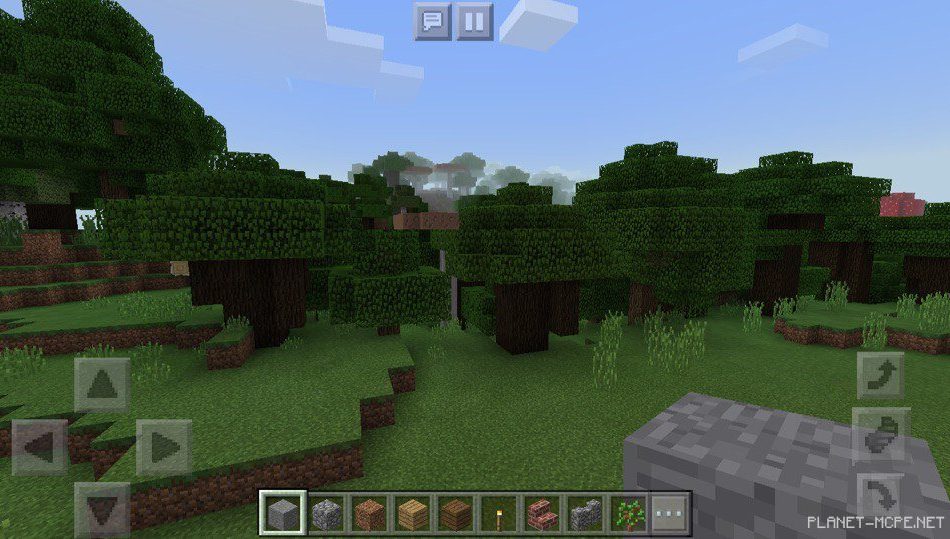Choose the reddish-orange planks slot
950x539 pixels.
[370, 514]
